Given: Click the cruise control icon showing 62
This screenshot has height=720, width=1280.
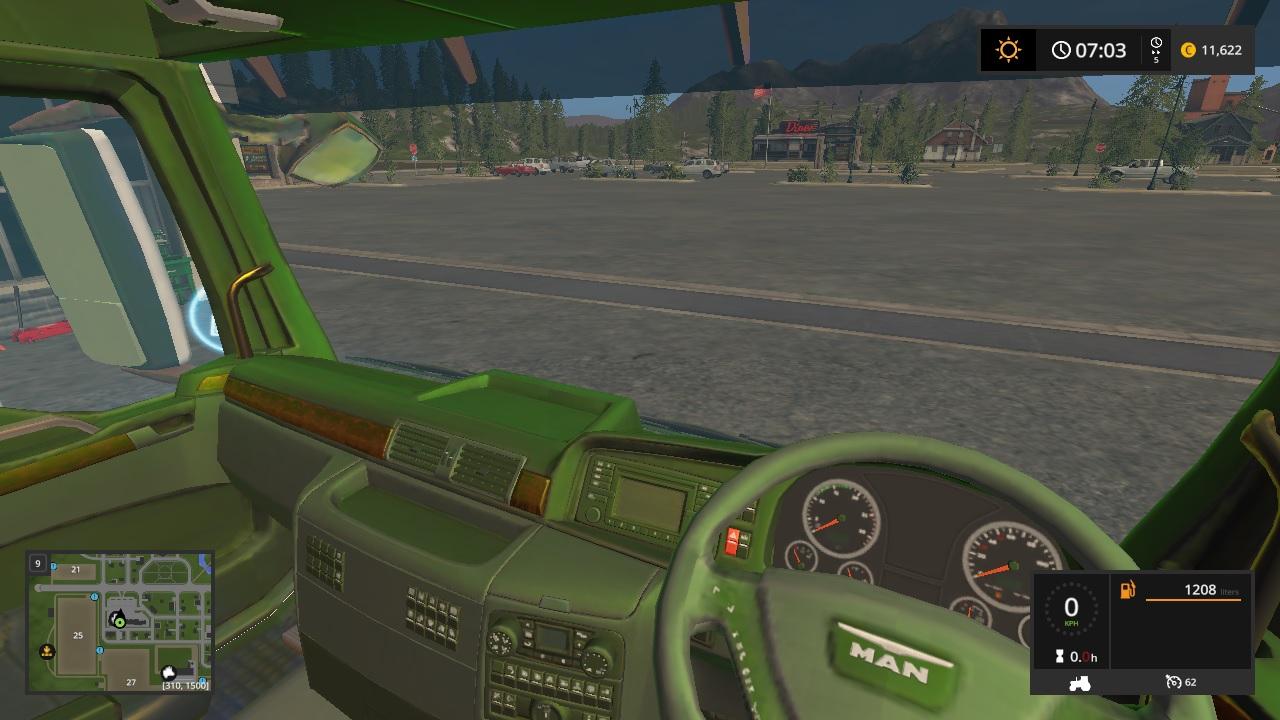Looking at the screenshot, I should (1174, 682).
